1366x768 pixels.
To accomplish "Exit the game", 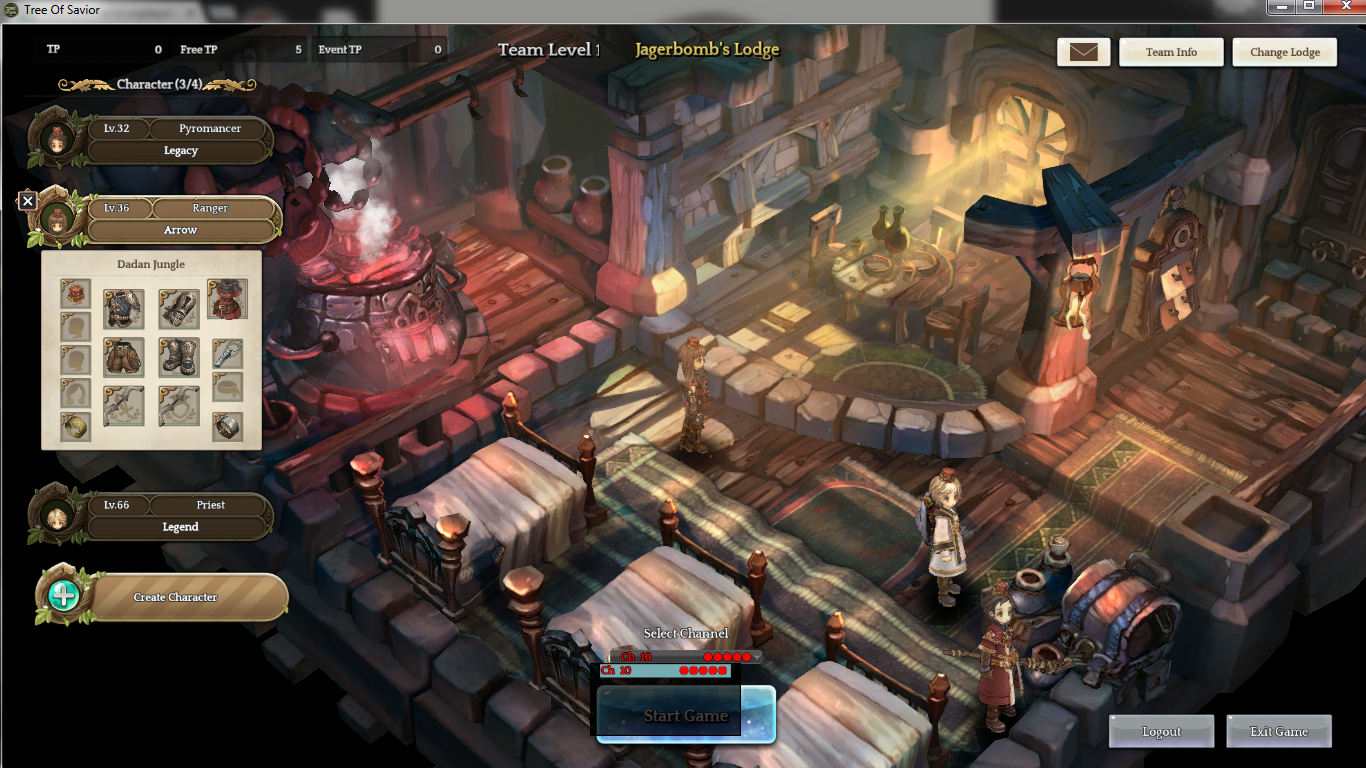I will point(1279,731).
